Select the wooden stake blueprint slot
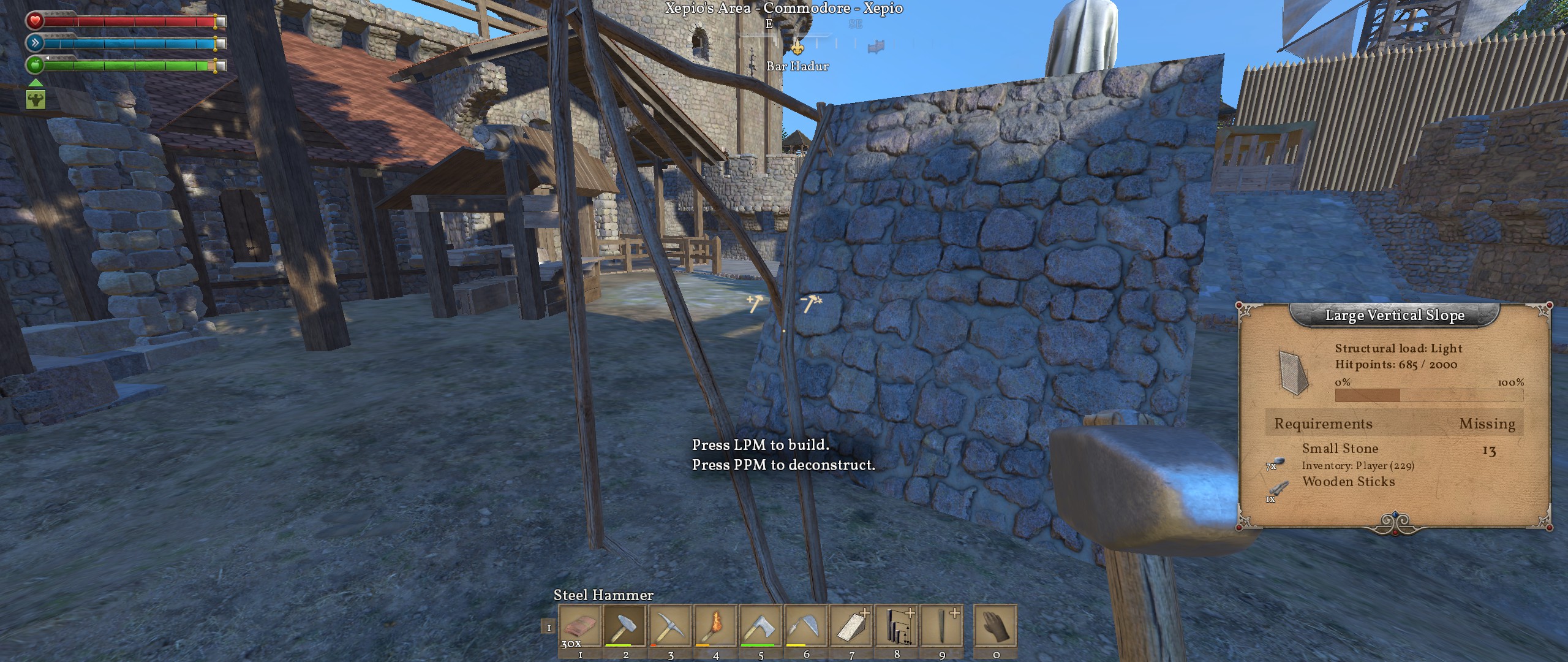The width and height of the screenshot is (1568, 662). (942, 626)
